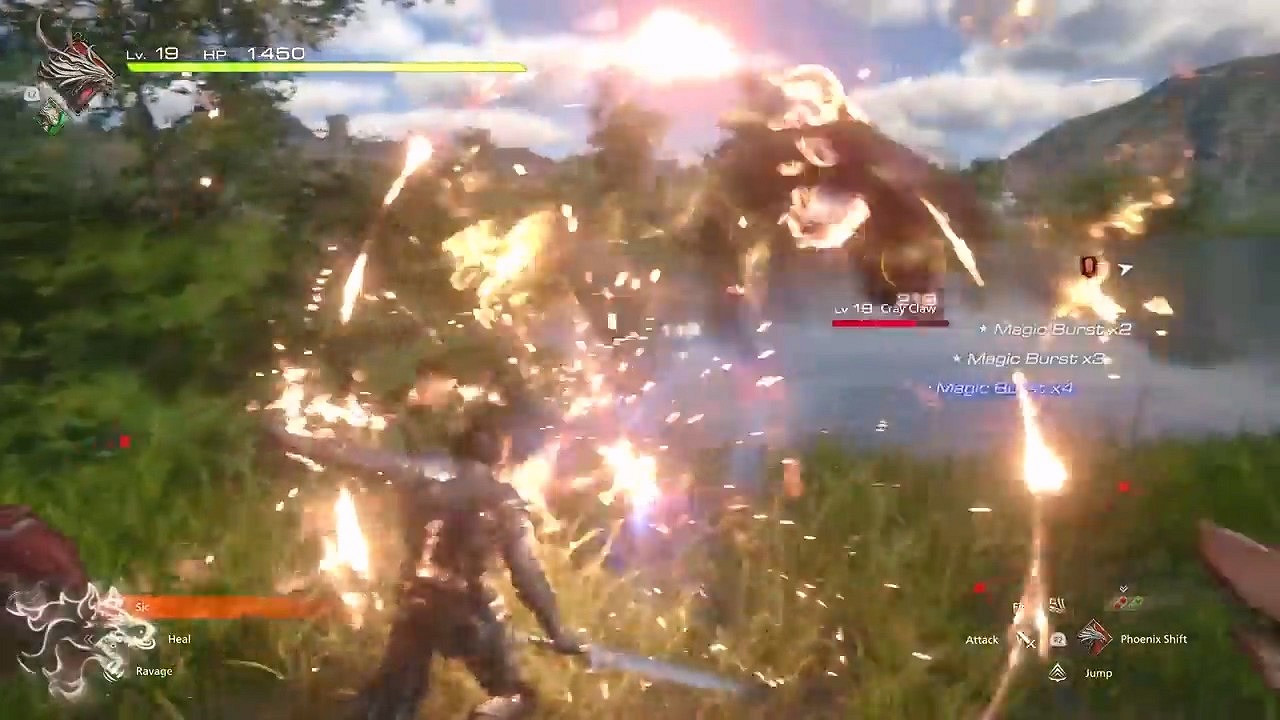
Task: Click the magic burst R2 prompt icon
Action: click(1058, 640)
